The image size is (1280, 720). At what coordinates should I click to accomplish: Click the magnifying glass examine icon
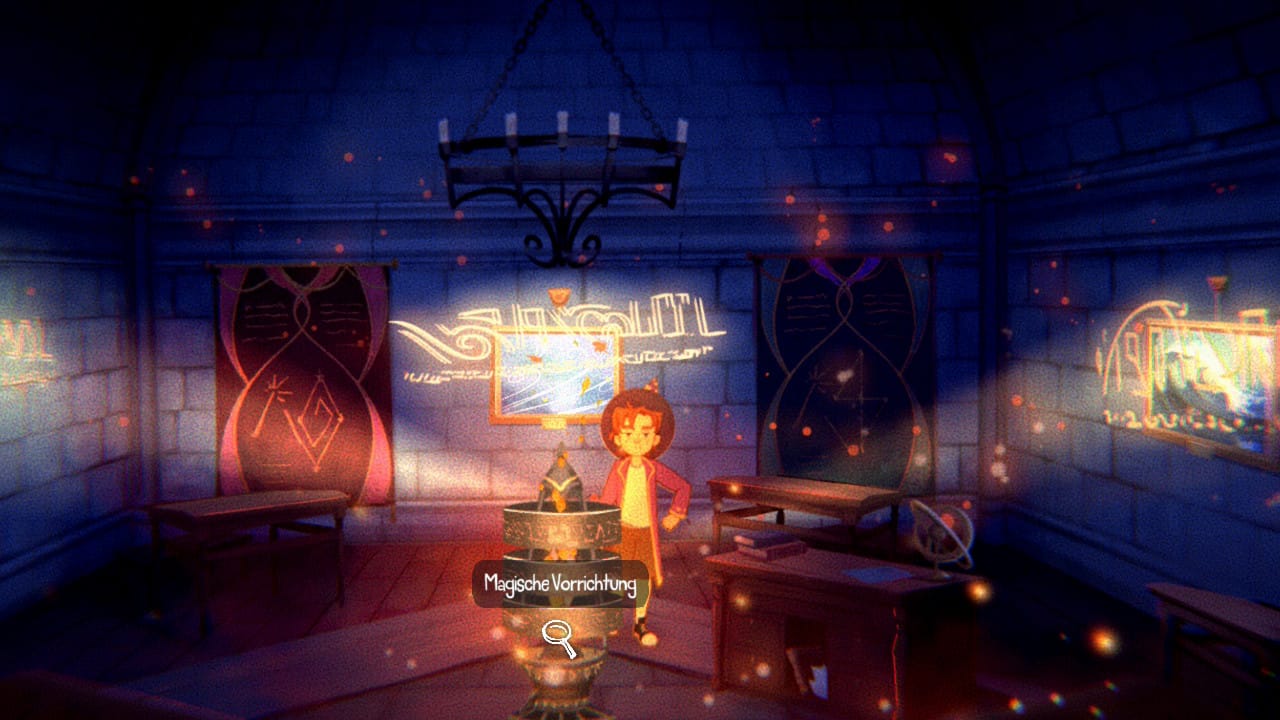(559, 637)
